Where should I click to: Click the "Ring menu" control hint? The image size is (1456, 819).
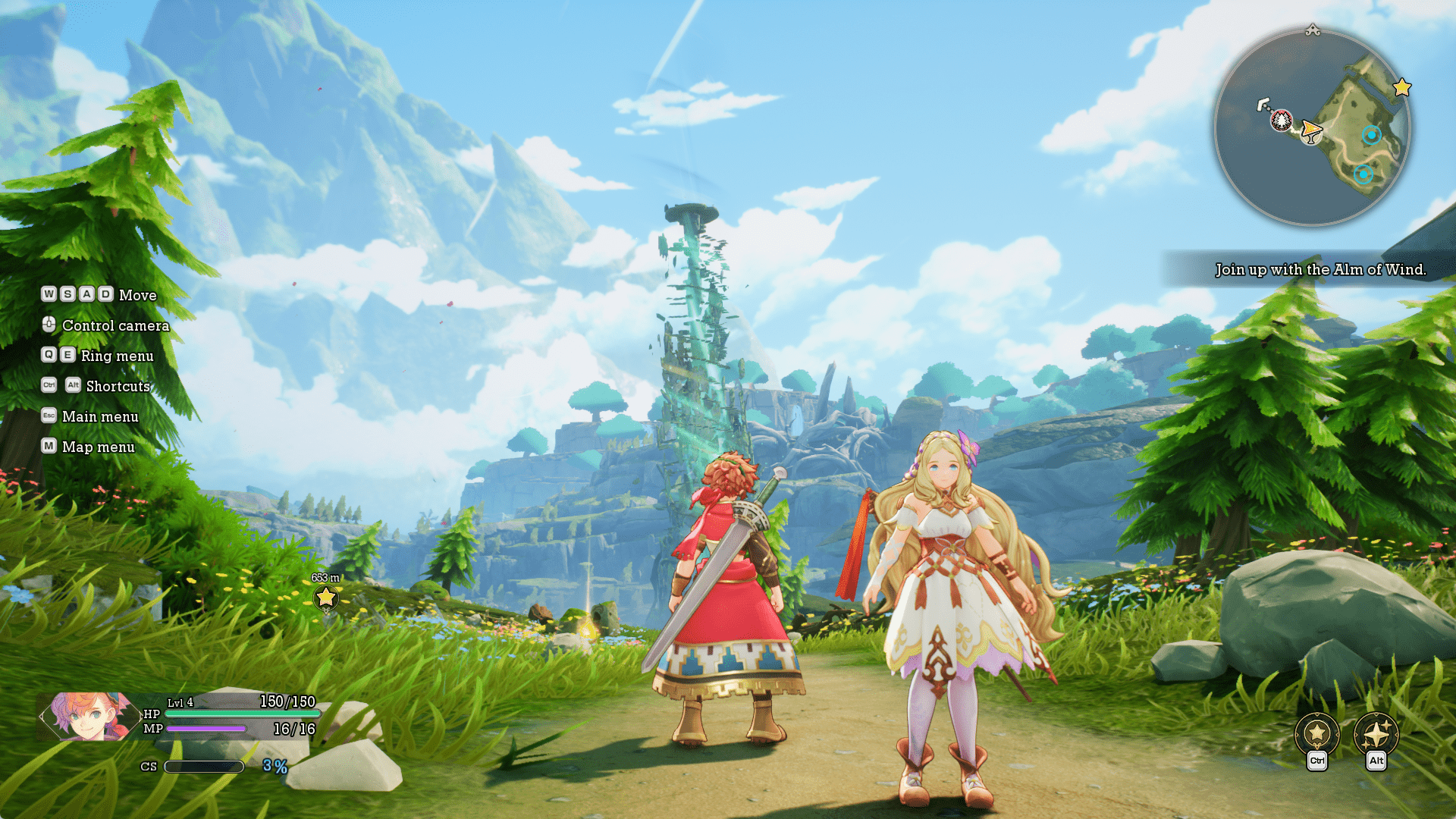(x=117, y=356)
